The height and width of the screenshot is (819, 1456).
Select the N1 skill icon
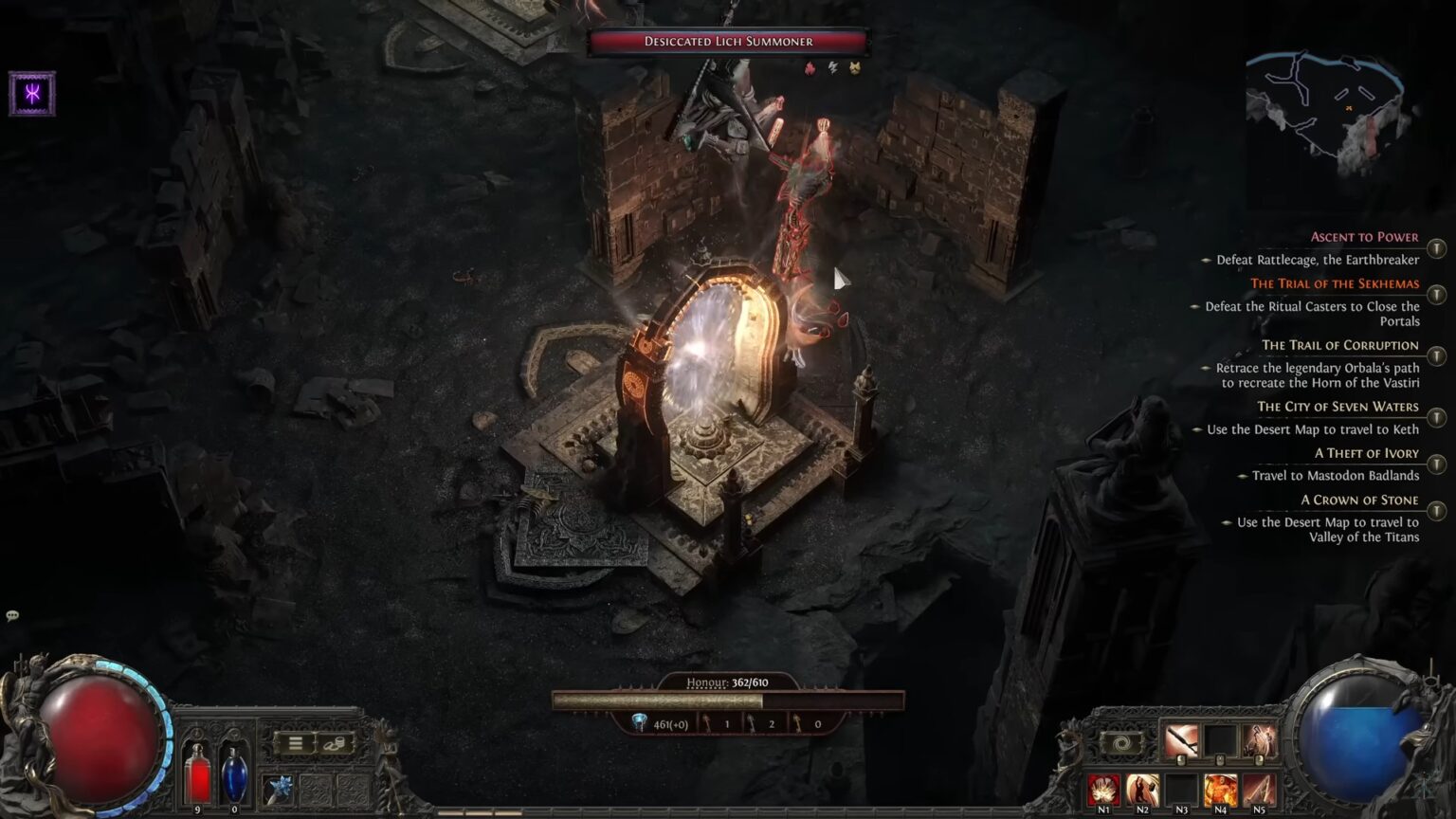tap(1102, 792)
